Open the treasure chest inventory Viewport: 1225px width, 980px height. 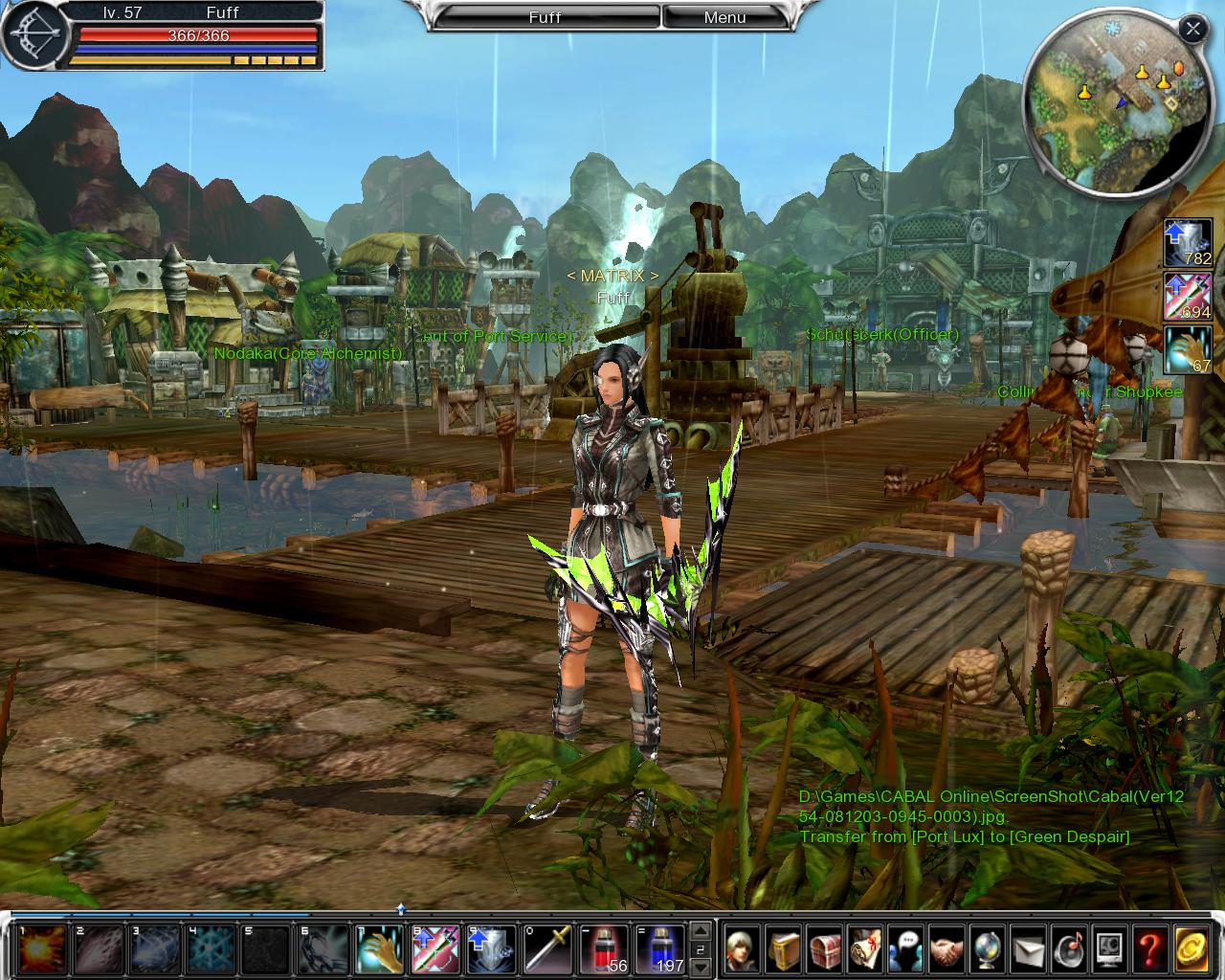pos(825,949)
